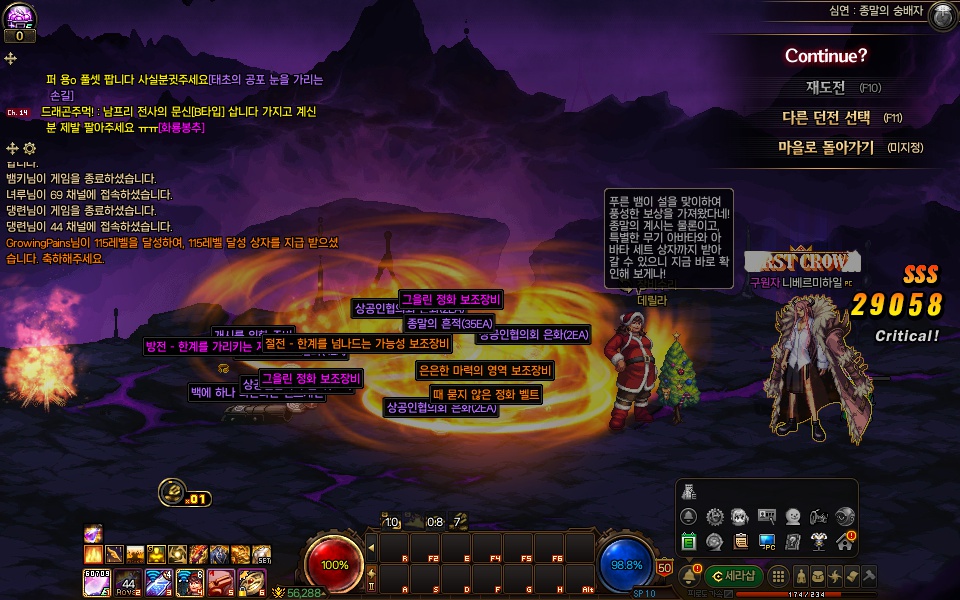Viewport: 960px width, 600px height.
Task: Open the 세라샵 cash shop
Action: [735, 576]
